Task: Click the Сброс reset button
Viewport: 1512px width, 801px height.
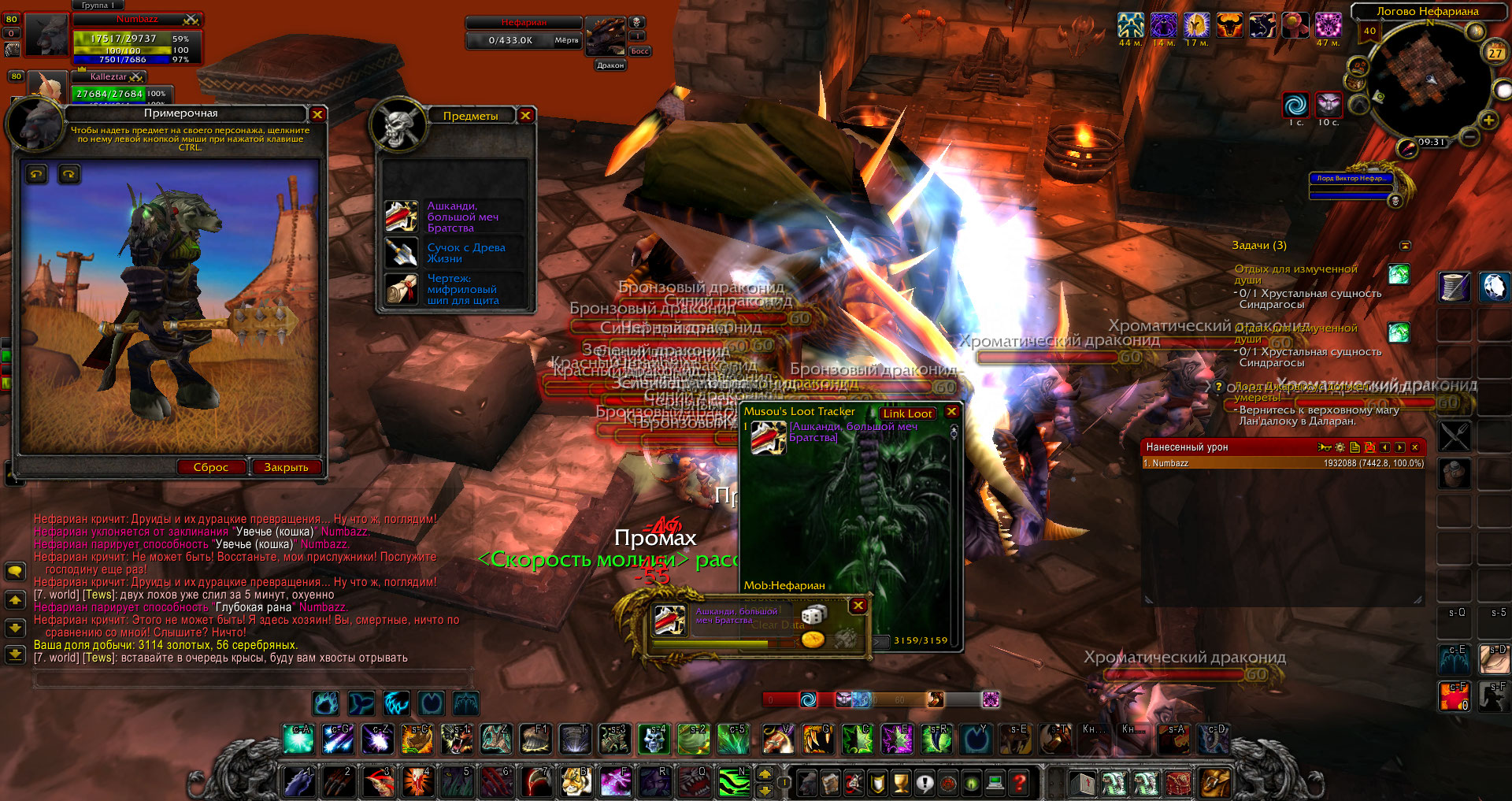Action: 210,467
